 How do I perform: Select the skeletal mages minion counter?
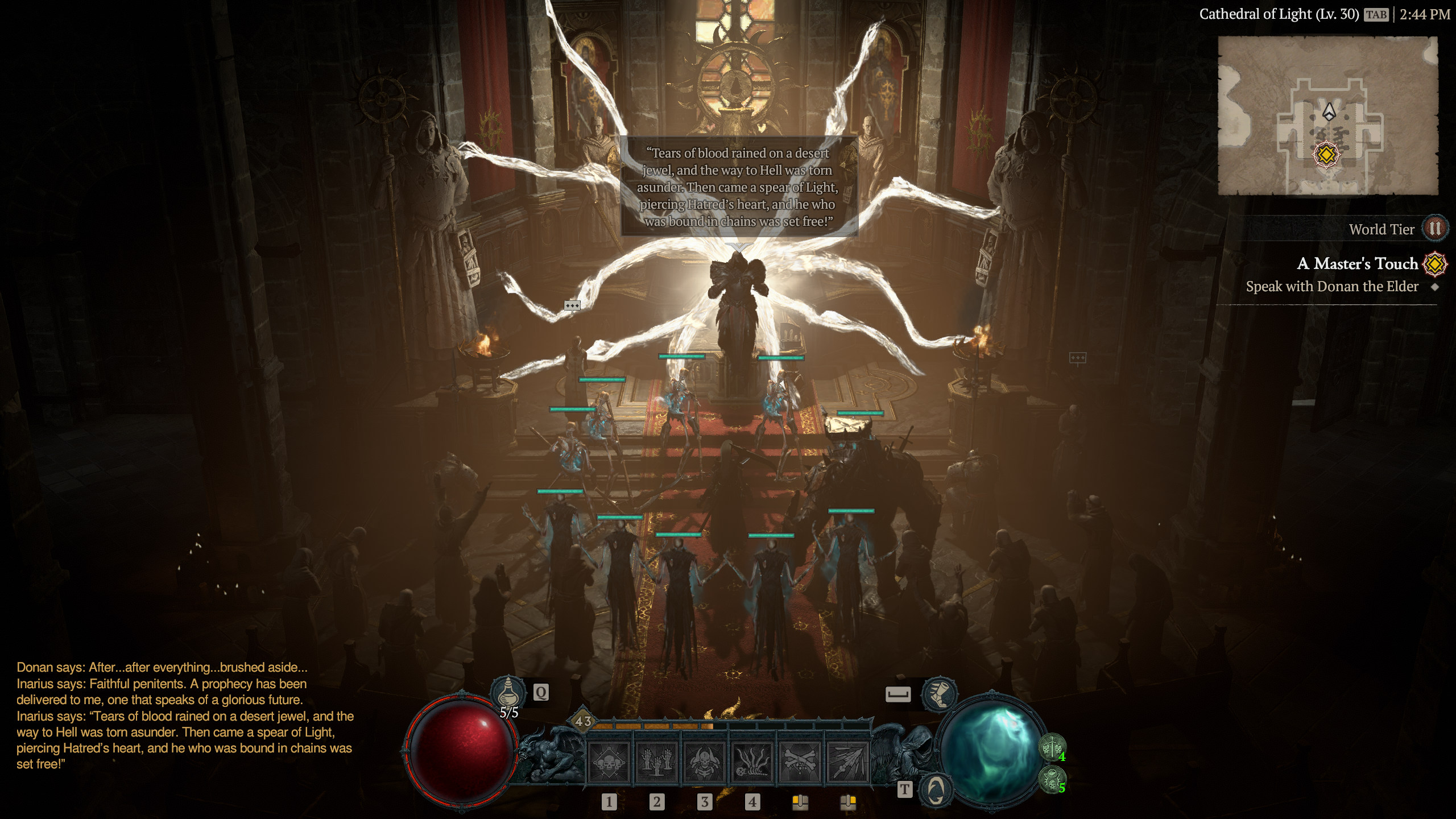click(1052, 778)
